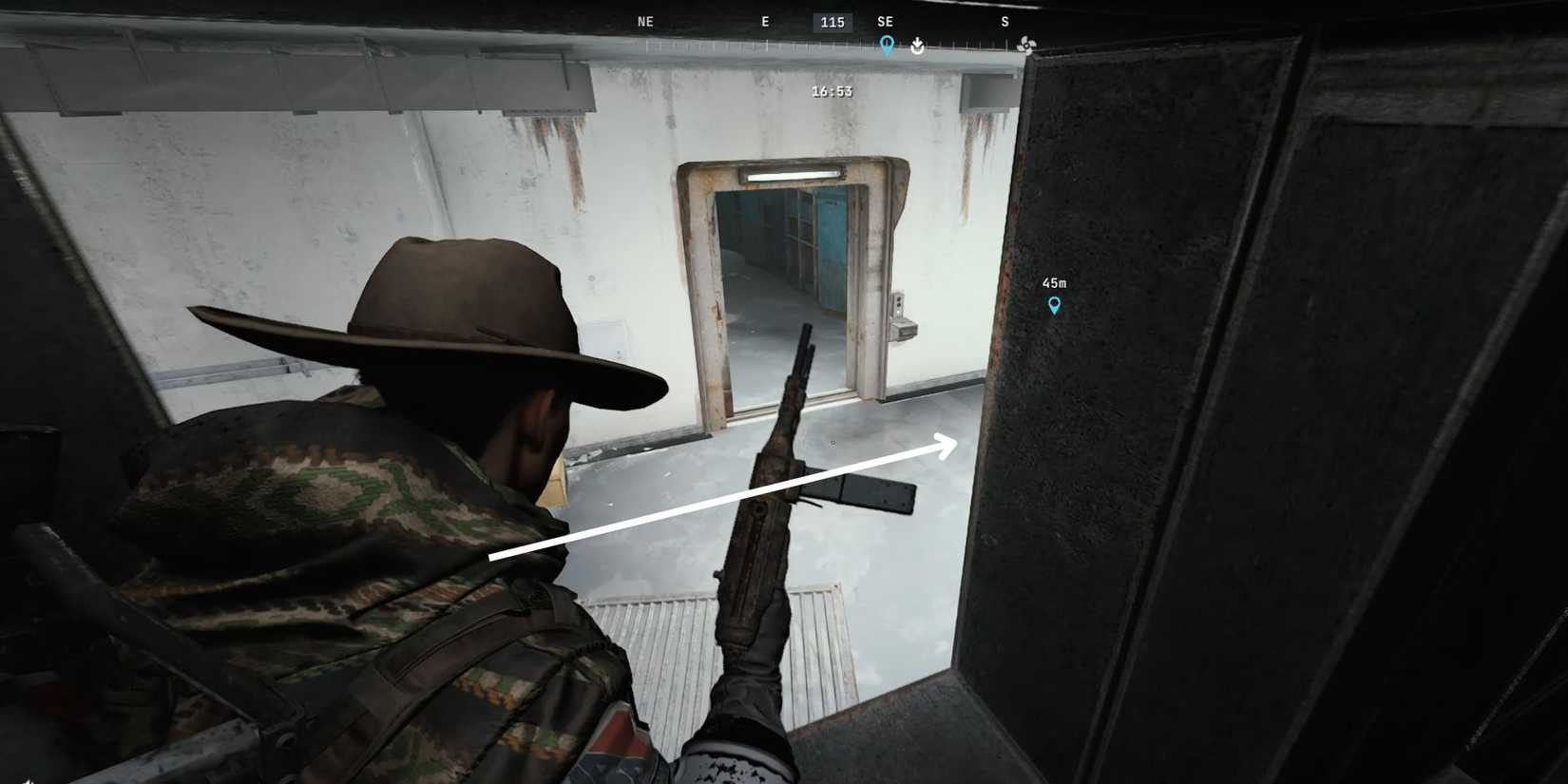Click the 45m distance label above the pin
The width and height of the screenshot is (1568, 784).
(1055, 282)
